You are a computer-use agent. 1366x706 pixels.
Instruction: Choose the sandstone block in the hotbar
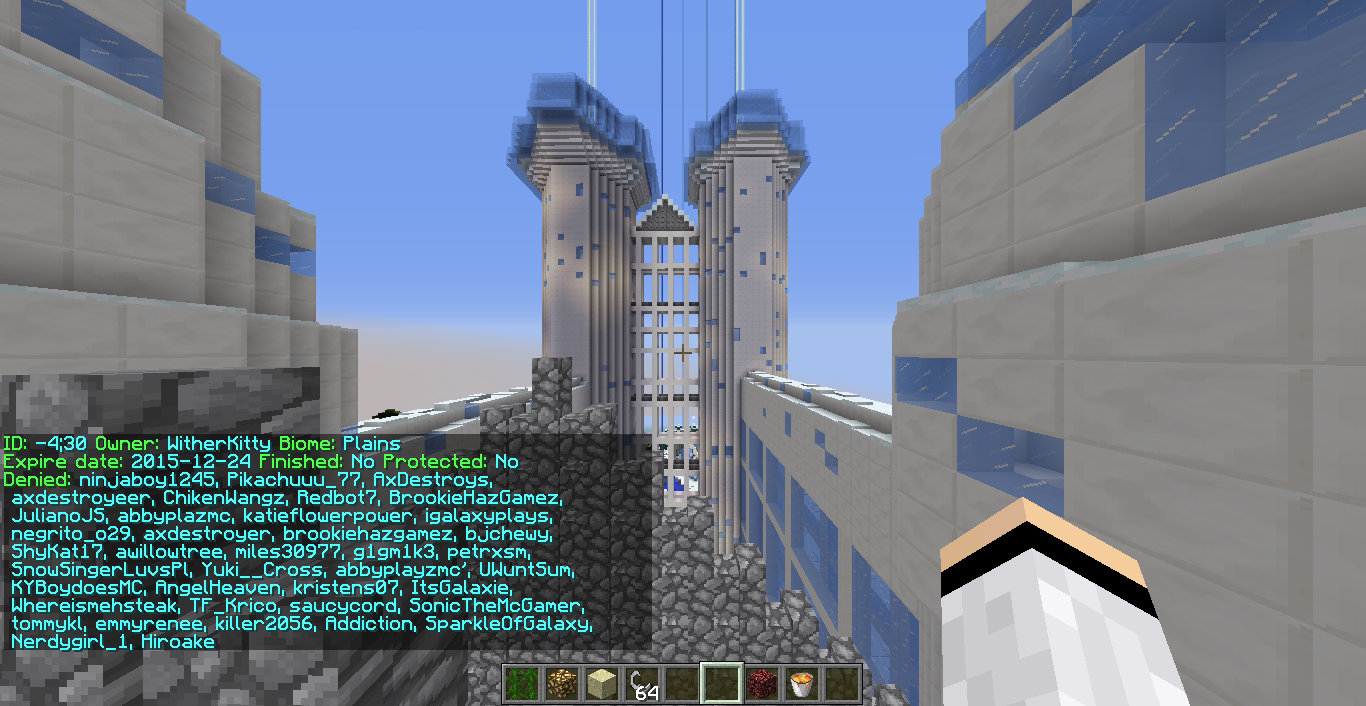tap(600, 684)
